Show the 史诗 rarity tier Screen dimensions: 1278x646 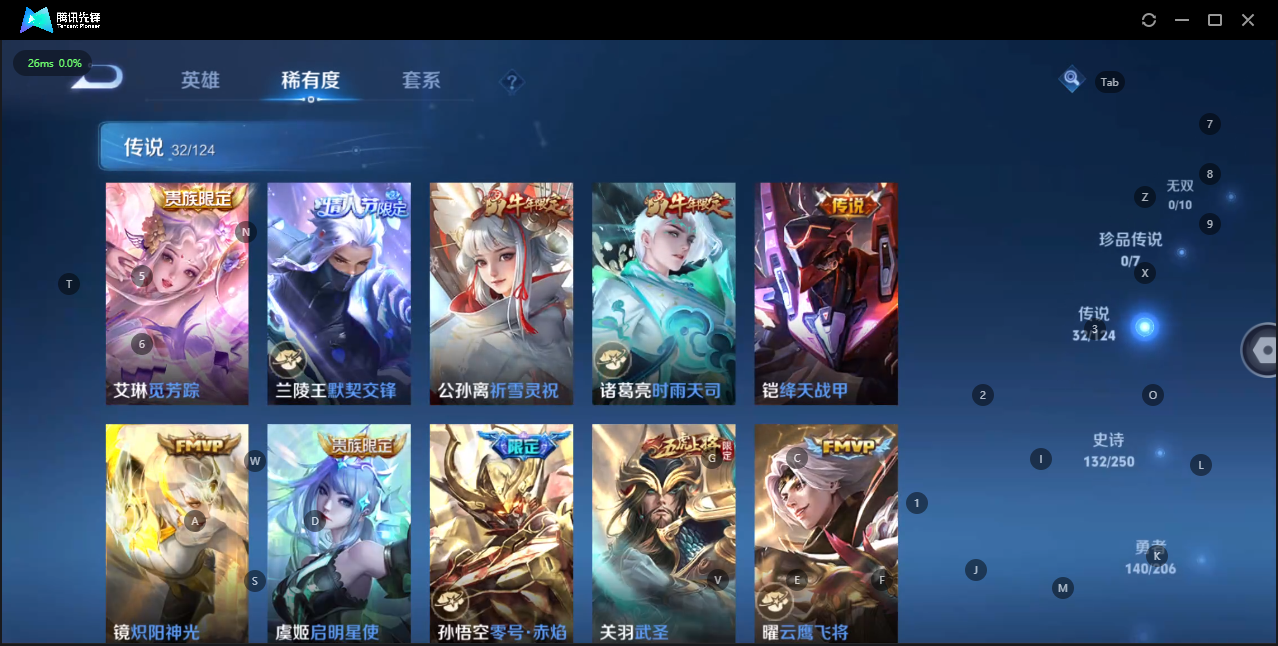(1108, 449)
